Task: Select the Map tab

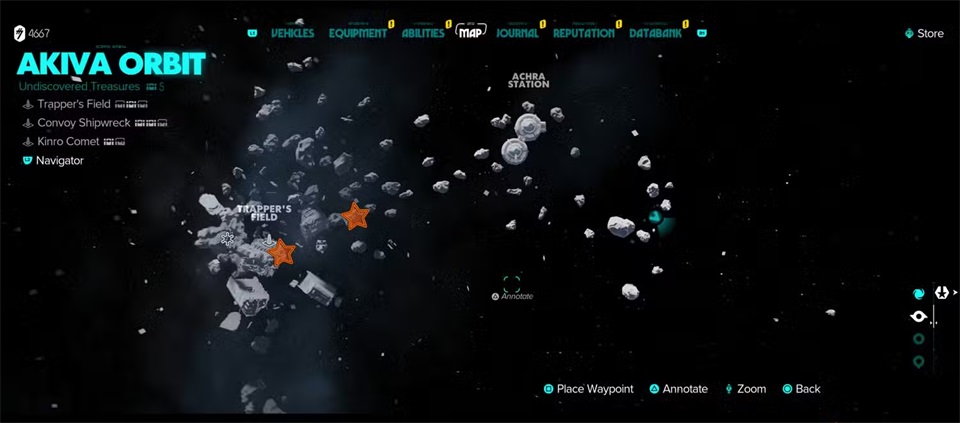Action: [471, 33]
